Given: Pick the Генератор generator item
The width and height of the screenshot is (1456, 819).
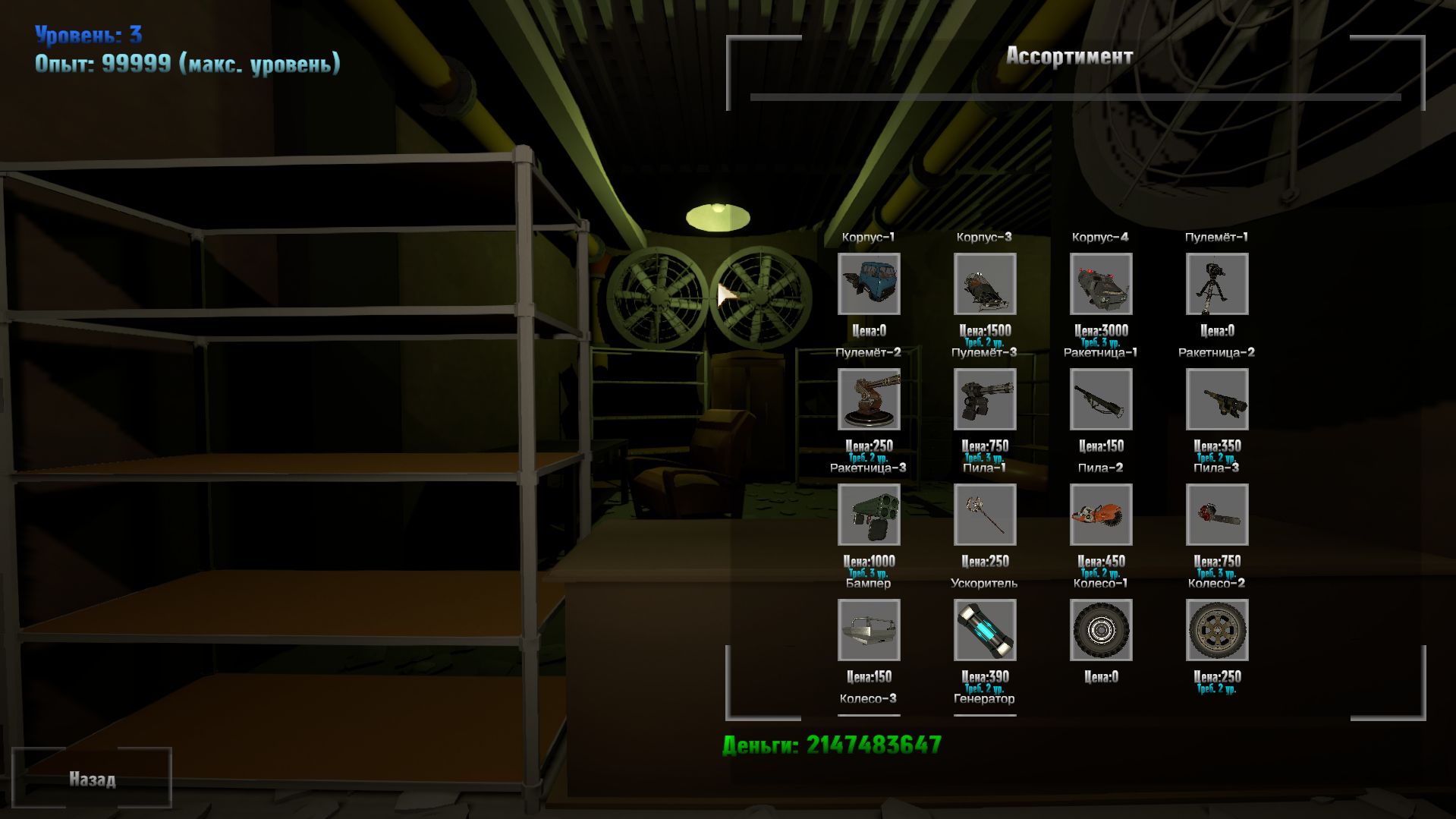Looking at the screenshot, I should click(x=984, y=697).
